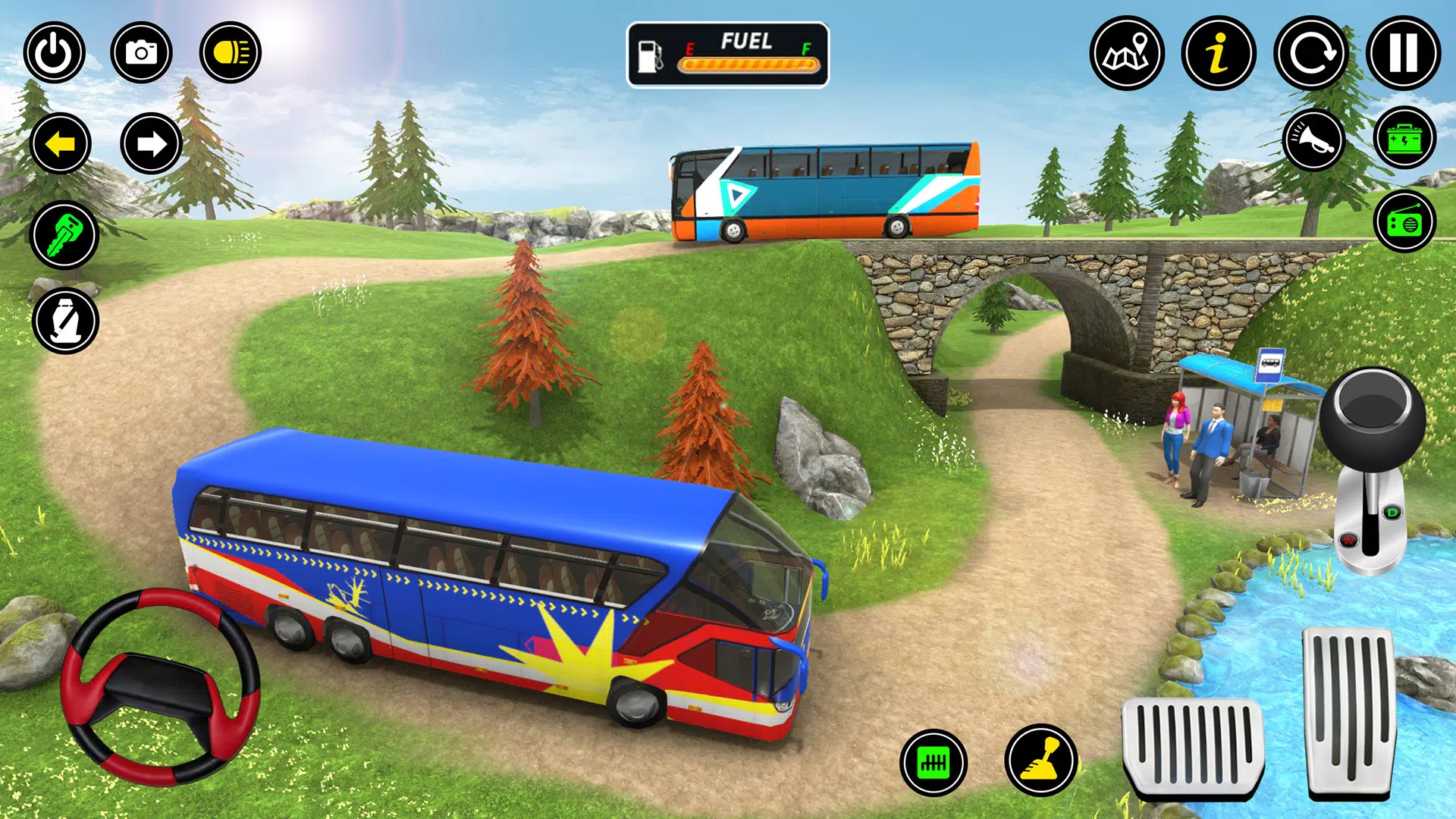
Task: Click the circular restart arrow button
Action: click(x=1311, y=54)
